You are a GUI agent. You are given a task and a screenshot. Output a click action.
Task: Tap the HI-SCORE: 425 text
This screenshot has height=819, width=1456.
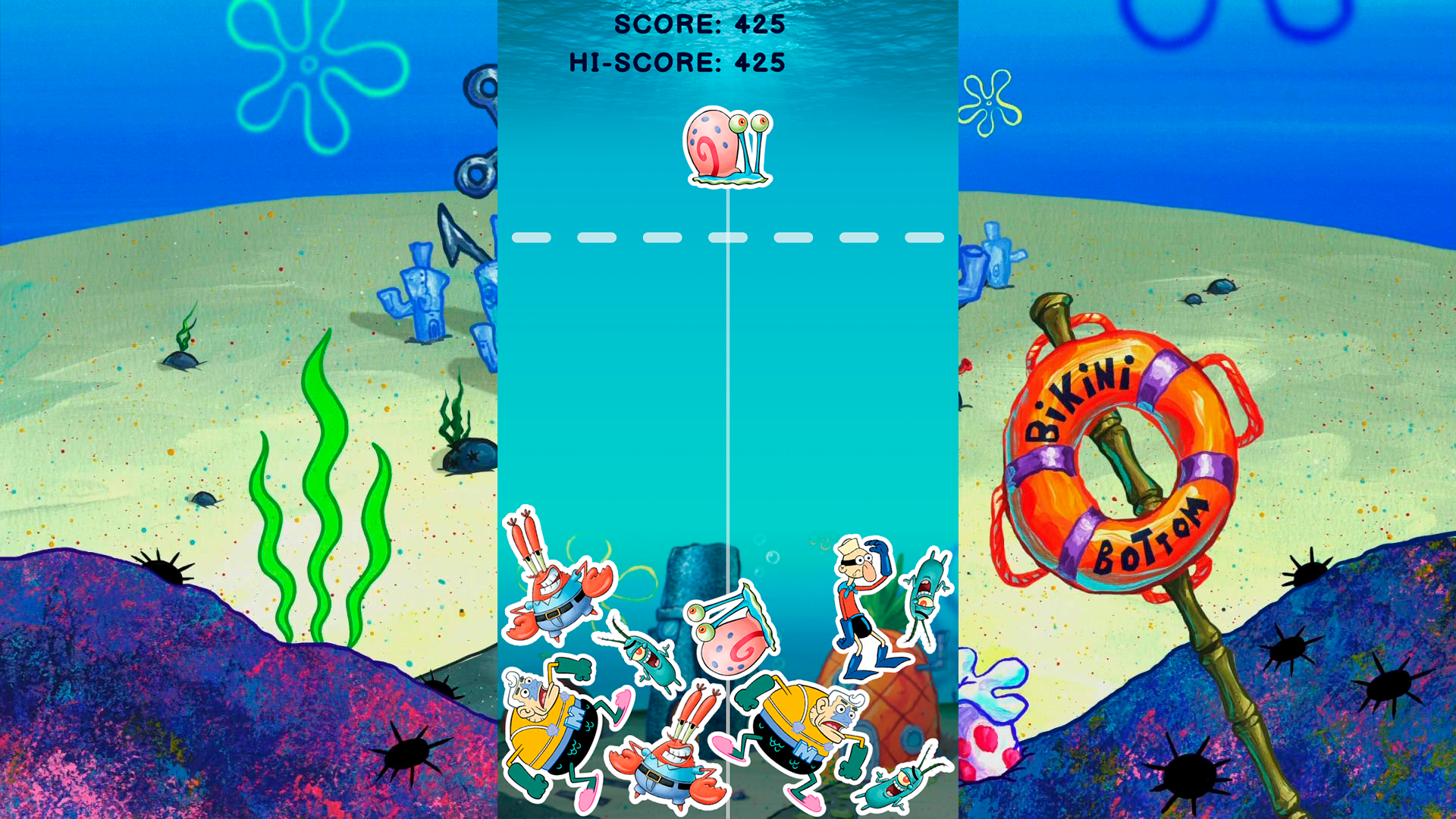(x=673, y=64)
